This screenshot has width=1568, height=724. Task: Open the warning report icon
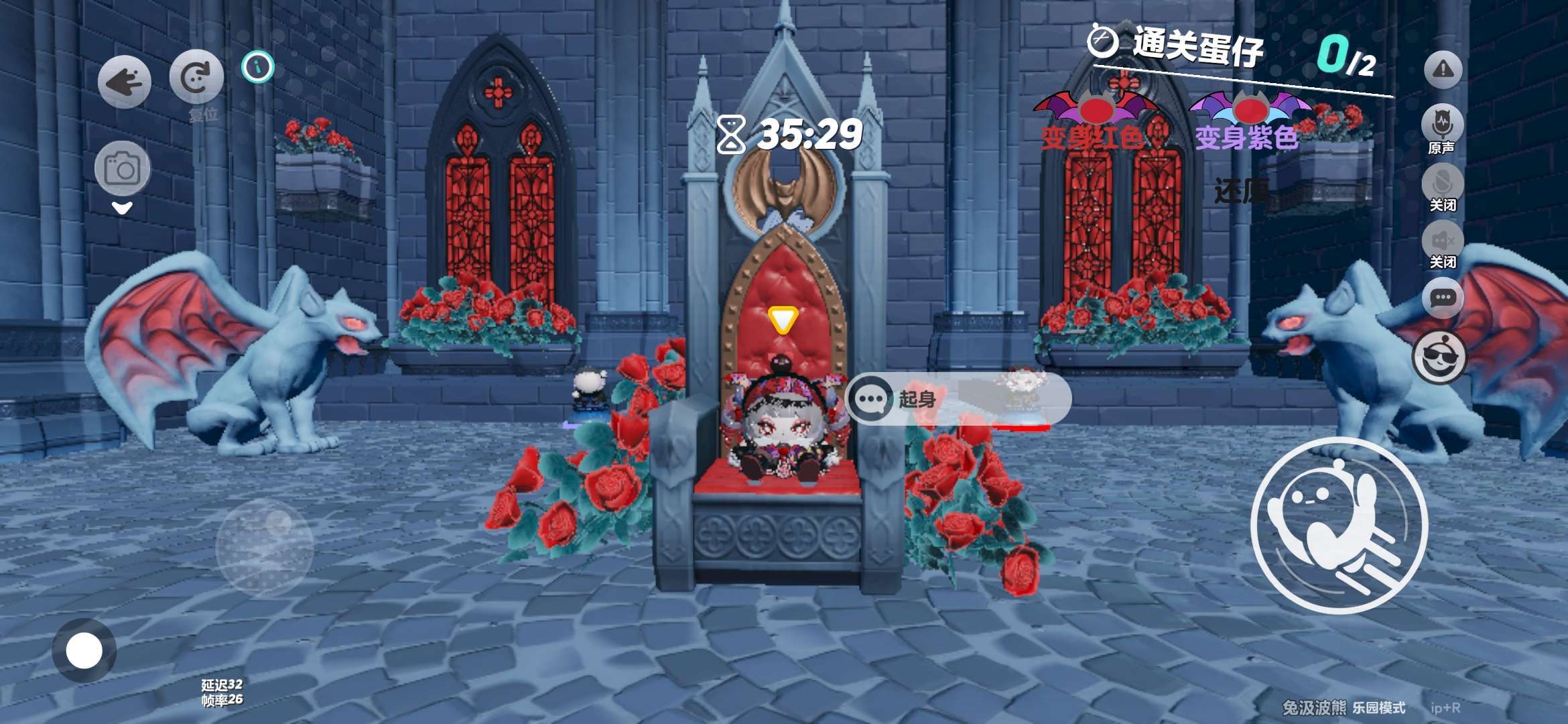(x=1442, y=69)
